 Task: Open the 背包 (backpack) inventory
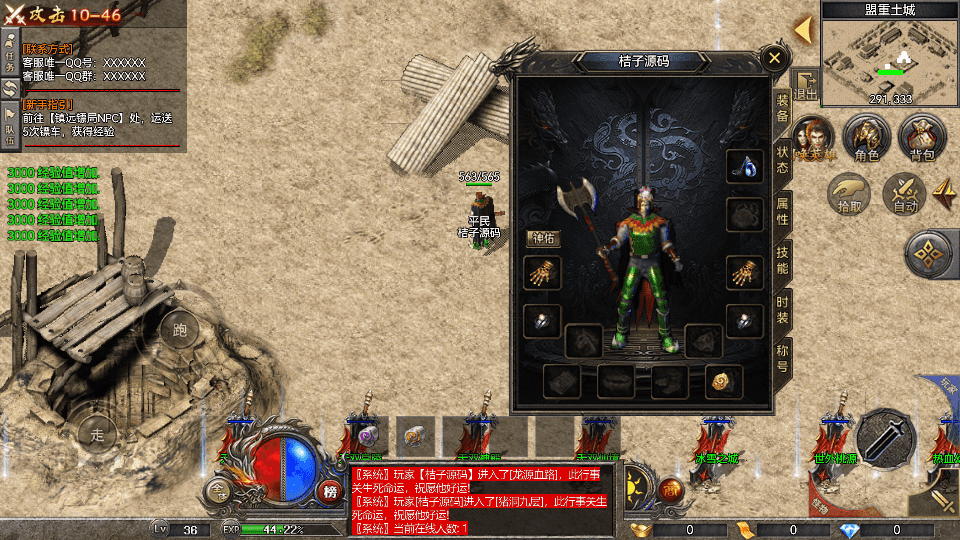click(x=921, y=139)
